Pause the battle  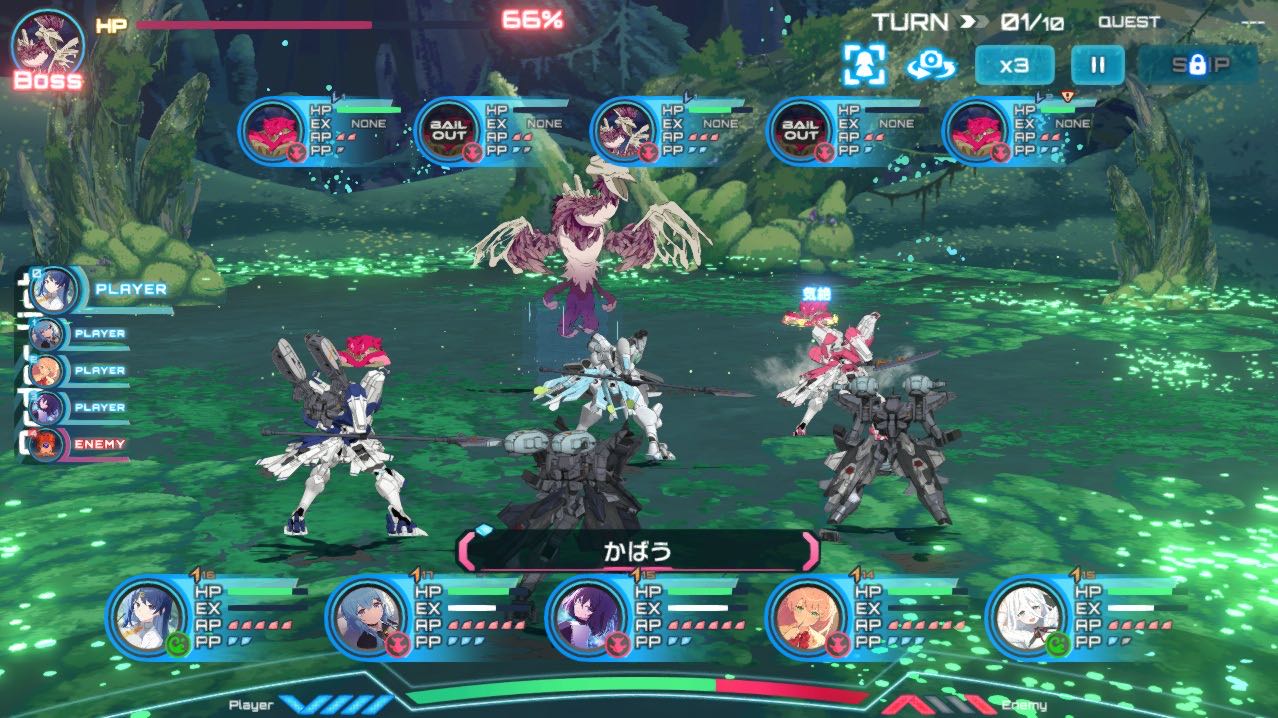tap(1097, 66)
